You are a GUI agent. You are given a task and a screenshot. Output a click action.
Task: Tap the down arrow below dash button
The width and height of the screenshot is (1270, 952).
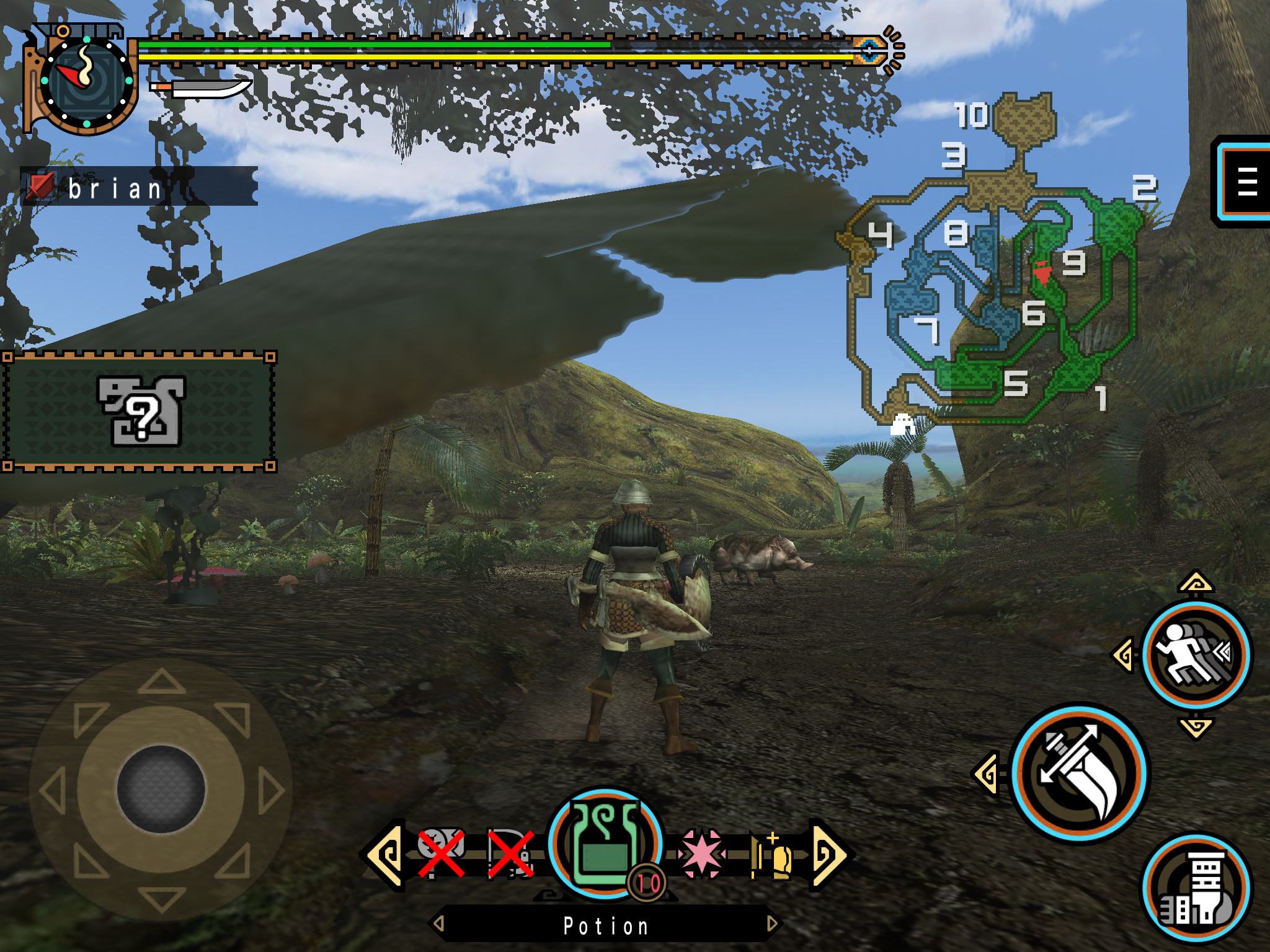point(1196,726)
